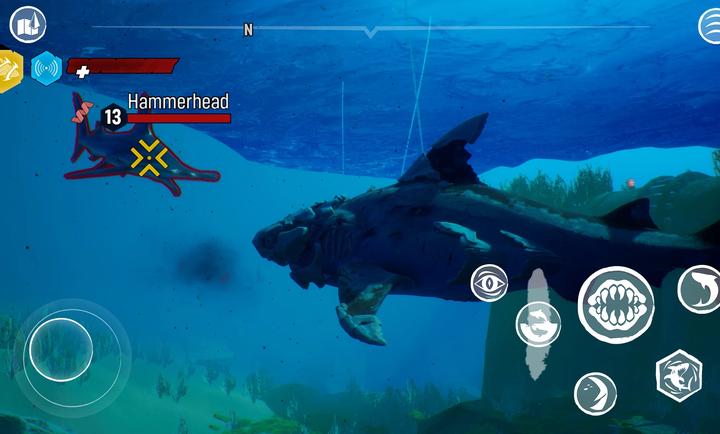Tap the shark fin lunge button
The width and height of the screenshot is (720, 434).
(x=595, y=393)
